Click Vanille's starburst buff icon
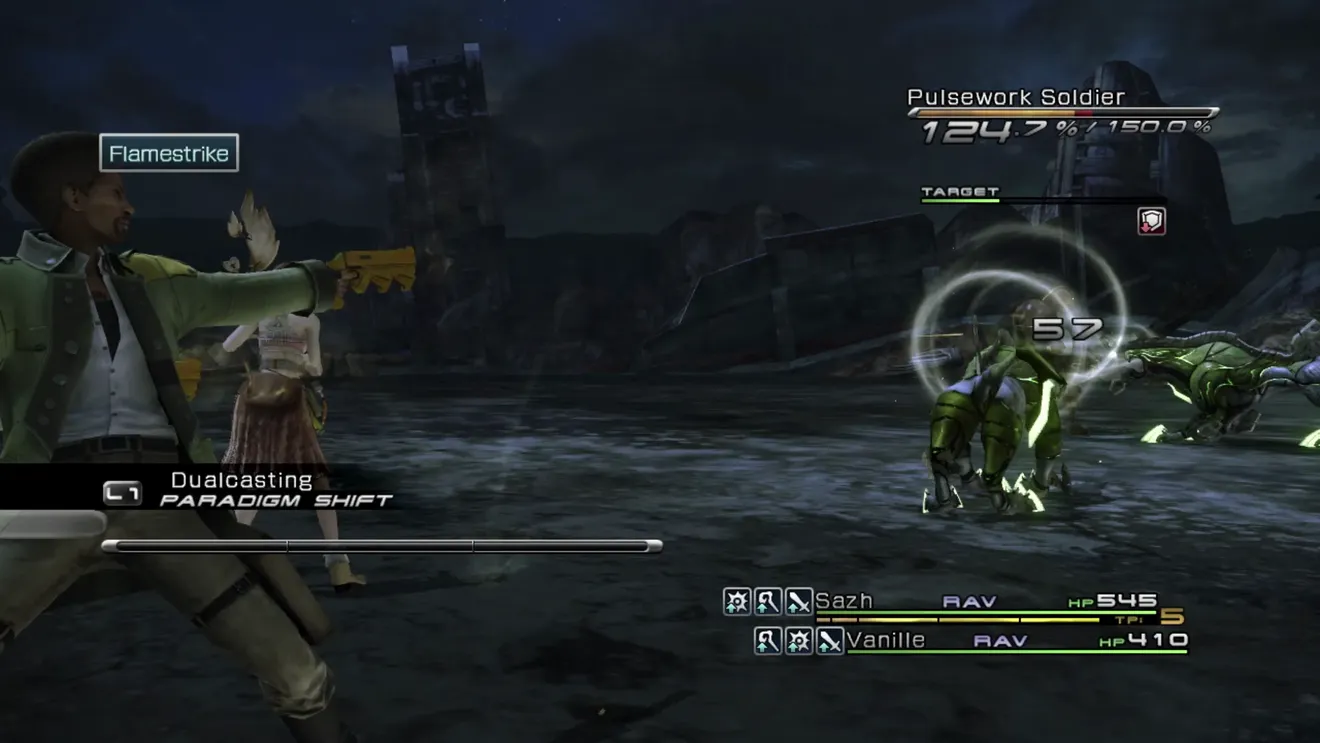The width and height of the screenshot is (1320, 743). point(798,641)
